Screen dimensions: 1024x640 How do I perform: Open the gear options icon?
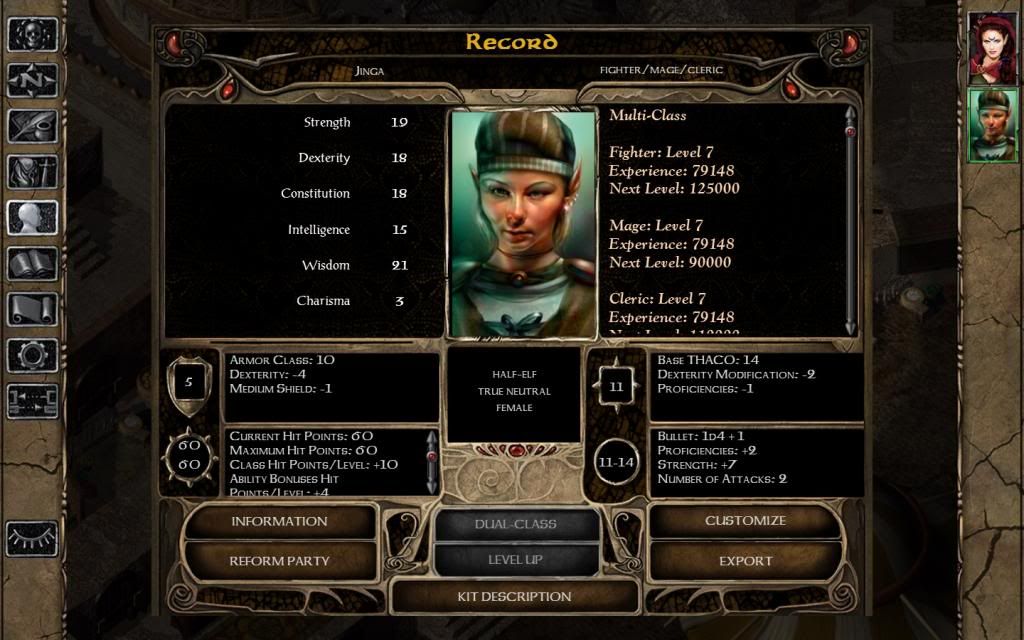point(32,355)
